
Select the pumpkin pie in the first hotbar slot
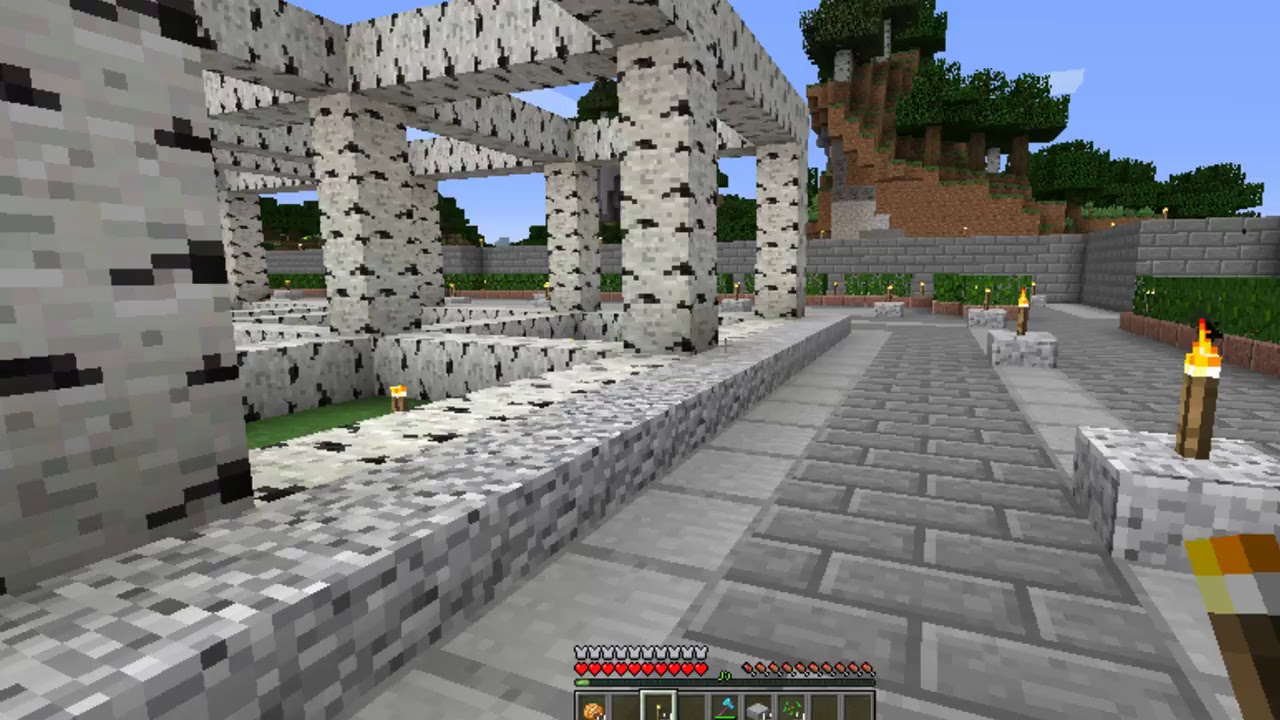tap(592, 707)
